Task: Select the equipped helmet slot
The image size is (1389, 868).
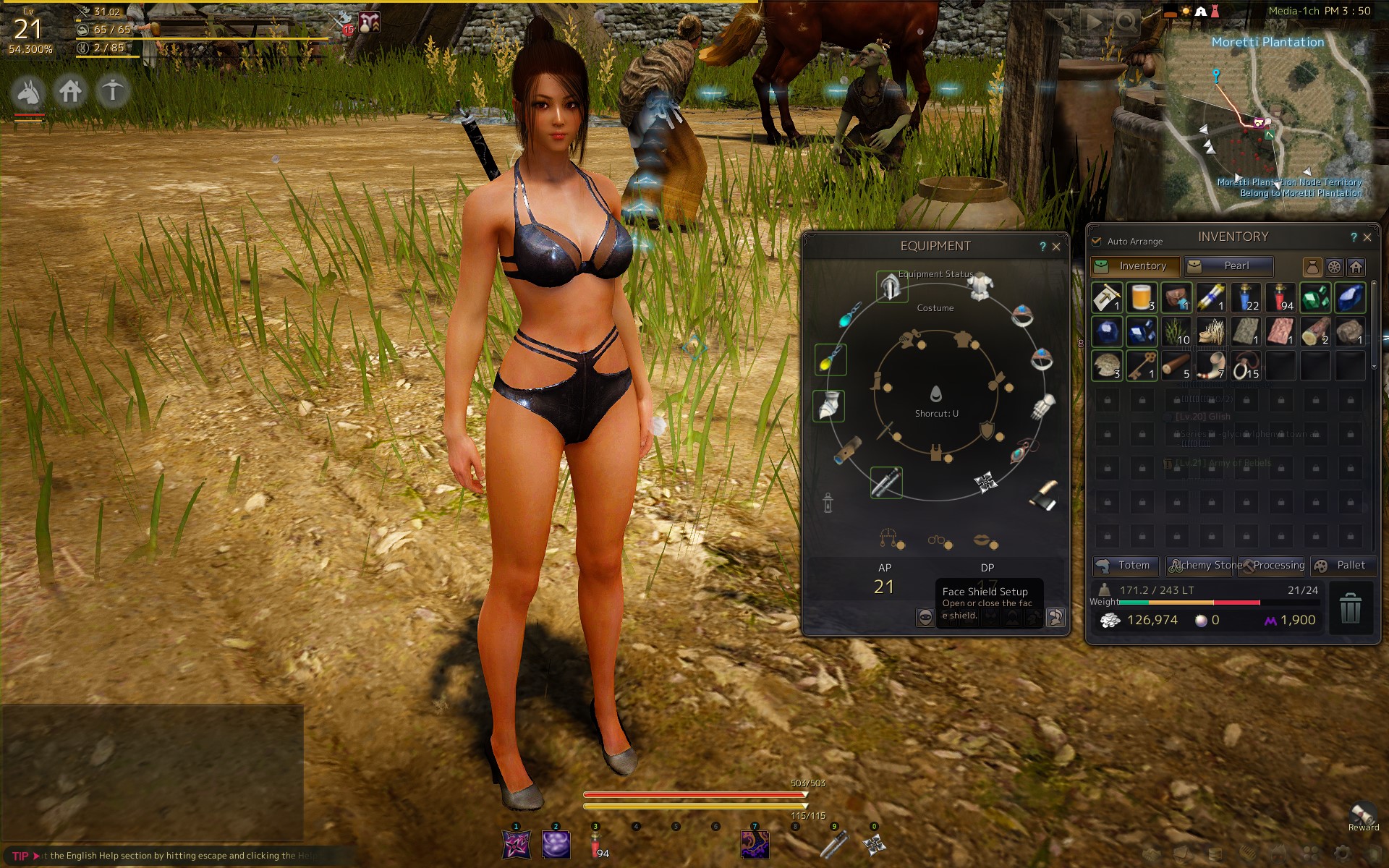Action: (x=891, y=287)
